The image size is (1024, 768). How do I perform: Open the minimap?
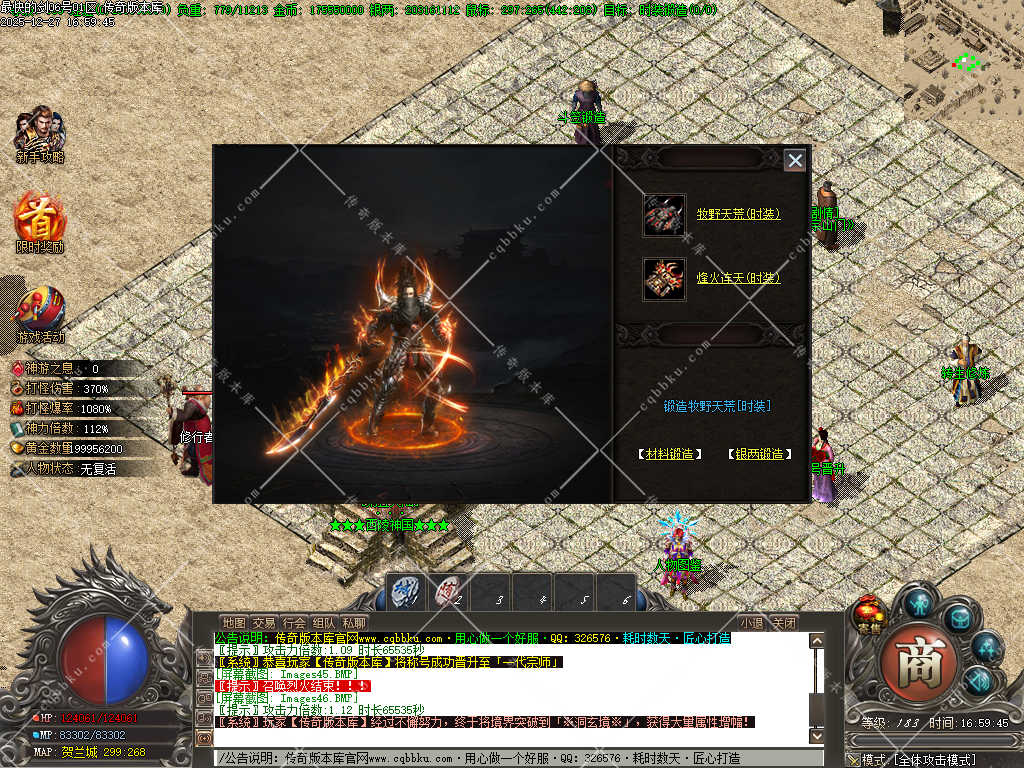click(963, 60)
